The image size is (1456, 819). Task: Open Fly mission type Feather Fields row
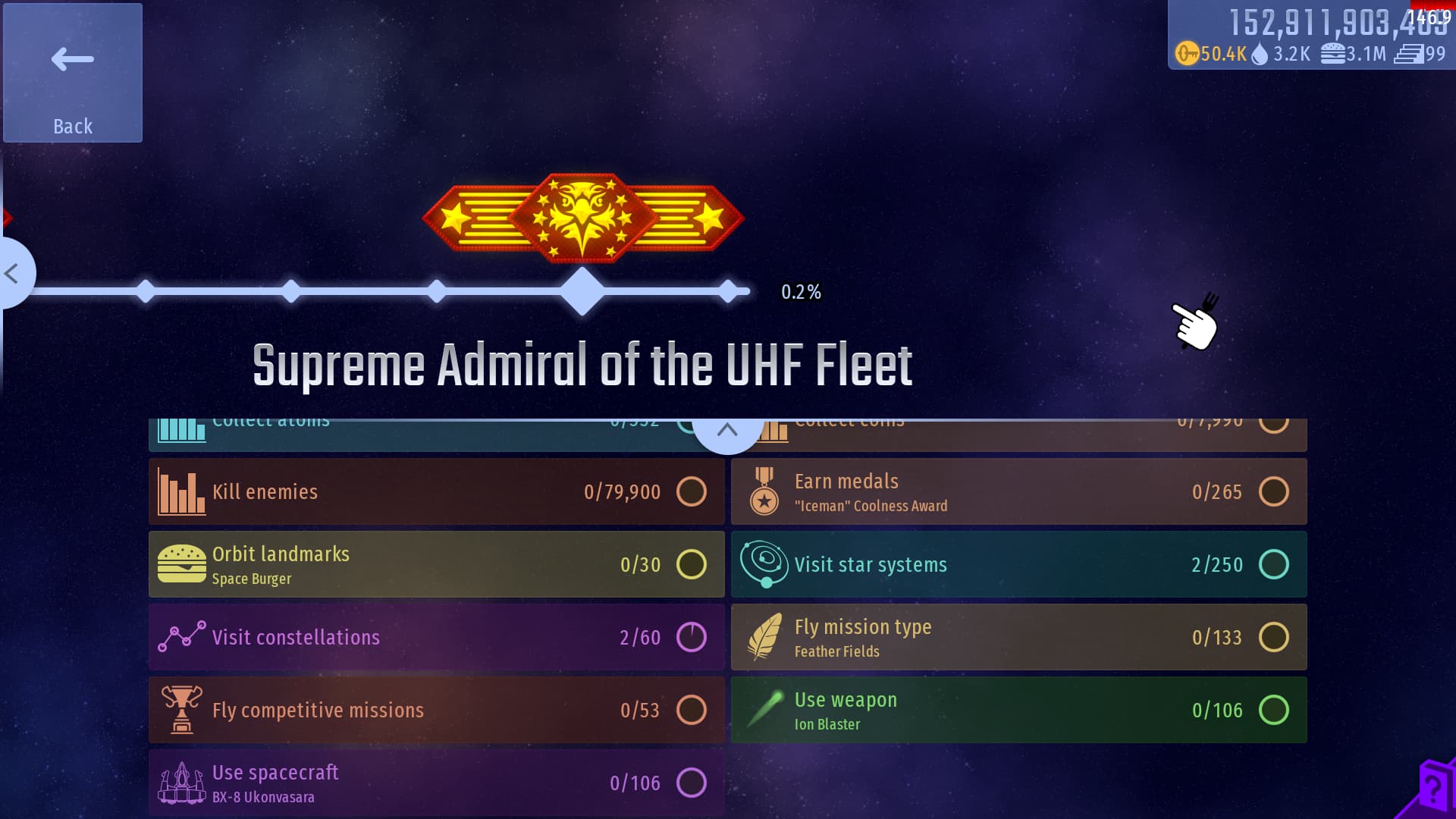[x=1018, y=637]
